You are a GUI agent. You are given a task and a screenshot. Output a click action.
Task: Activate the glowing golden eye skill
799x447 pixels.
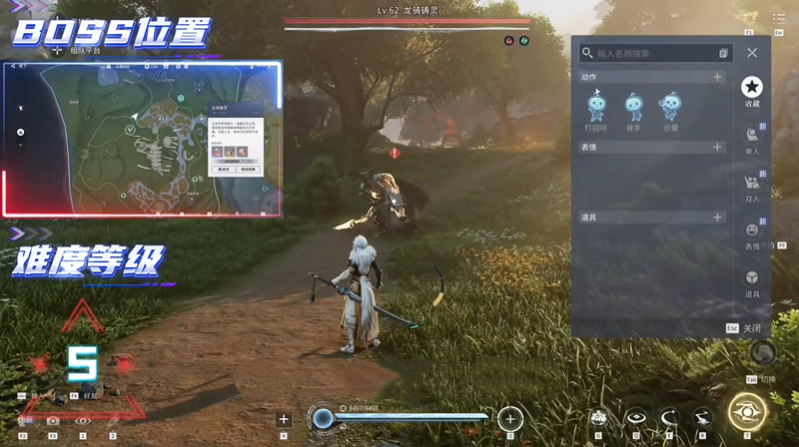tap(747, 412)
